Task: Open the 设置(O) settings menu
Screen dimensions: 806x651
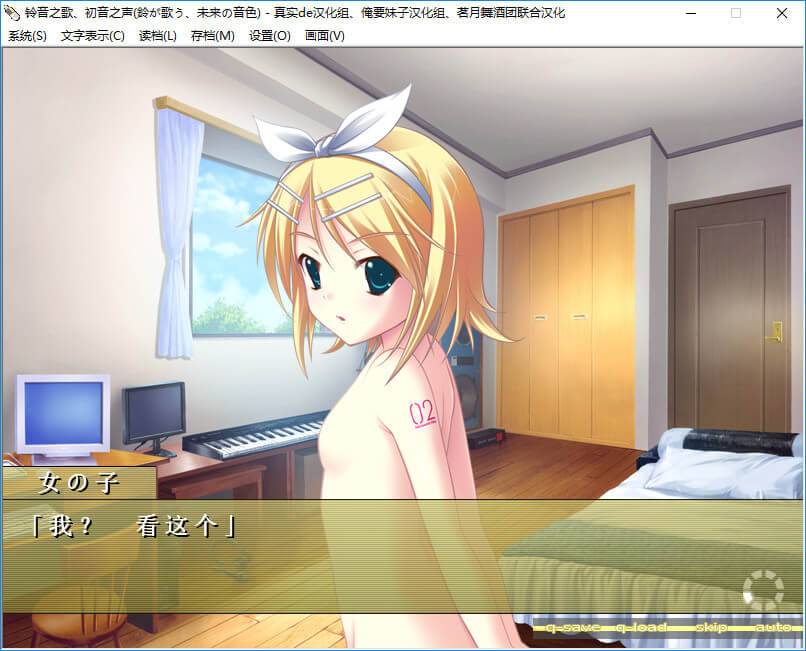Action: coord(269,35)
